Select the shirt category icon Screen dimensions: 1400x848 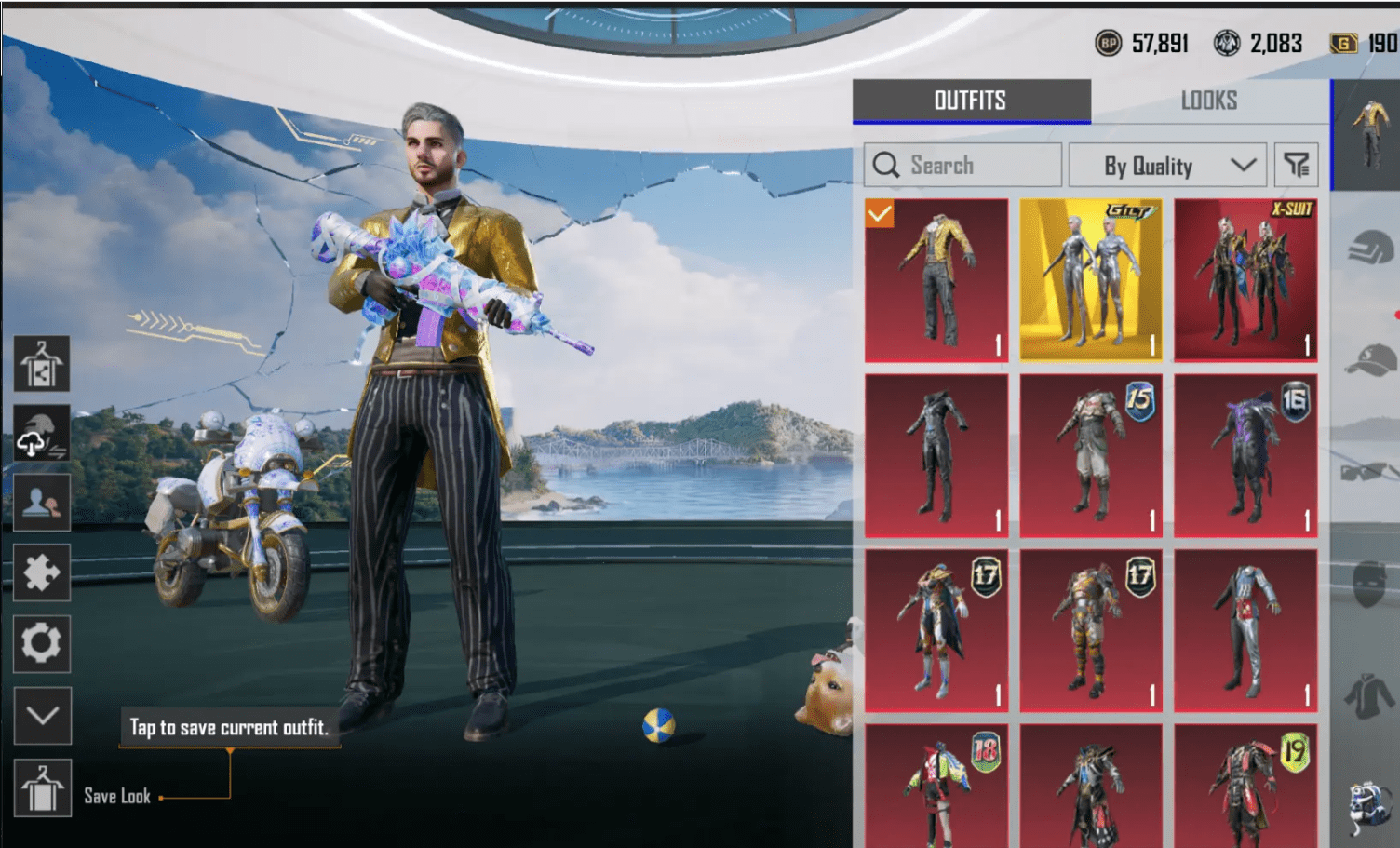[1368, 693]
